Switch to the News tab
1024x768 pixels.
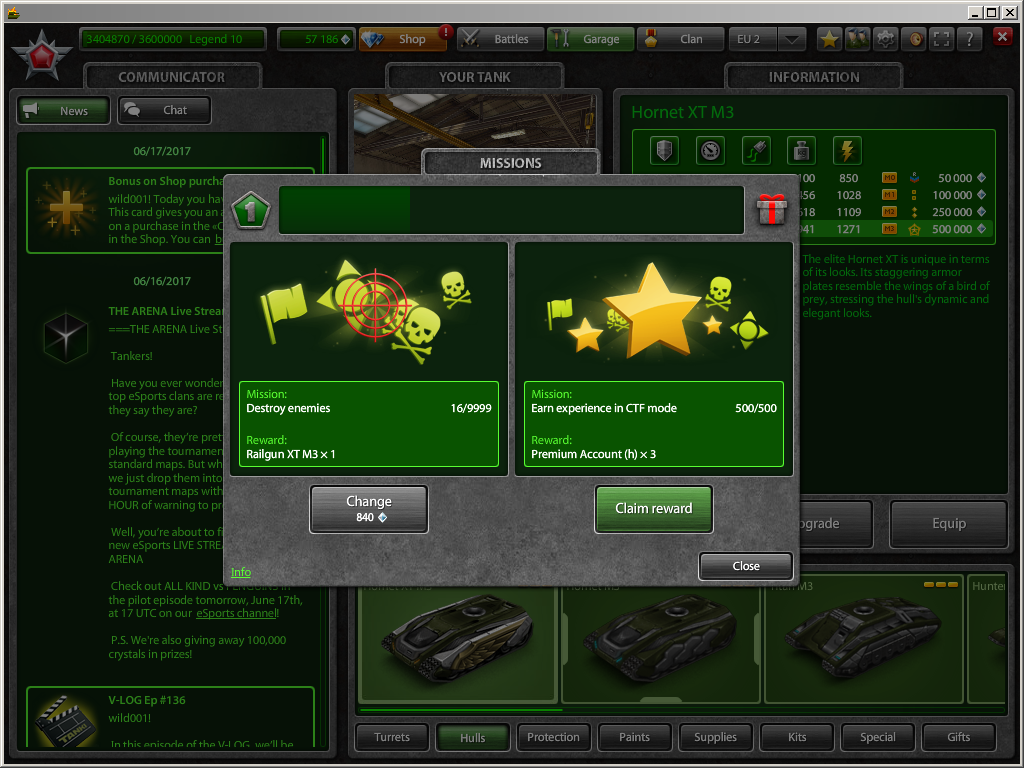point(65,110)
